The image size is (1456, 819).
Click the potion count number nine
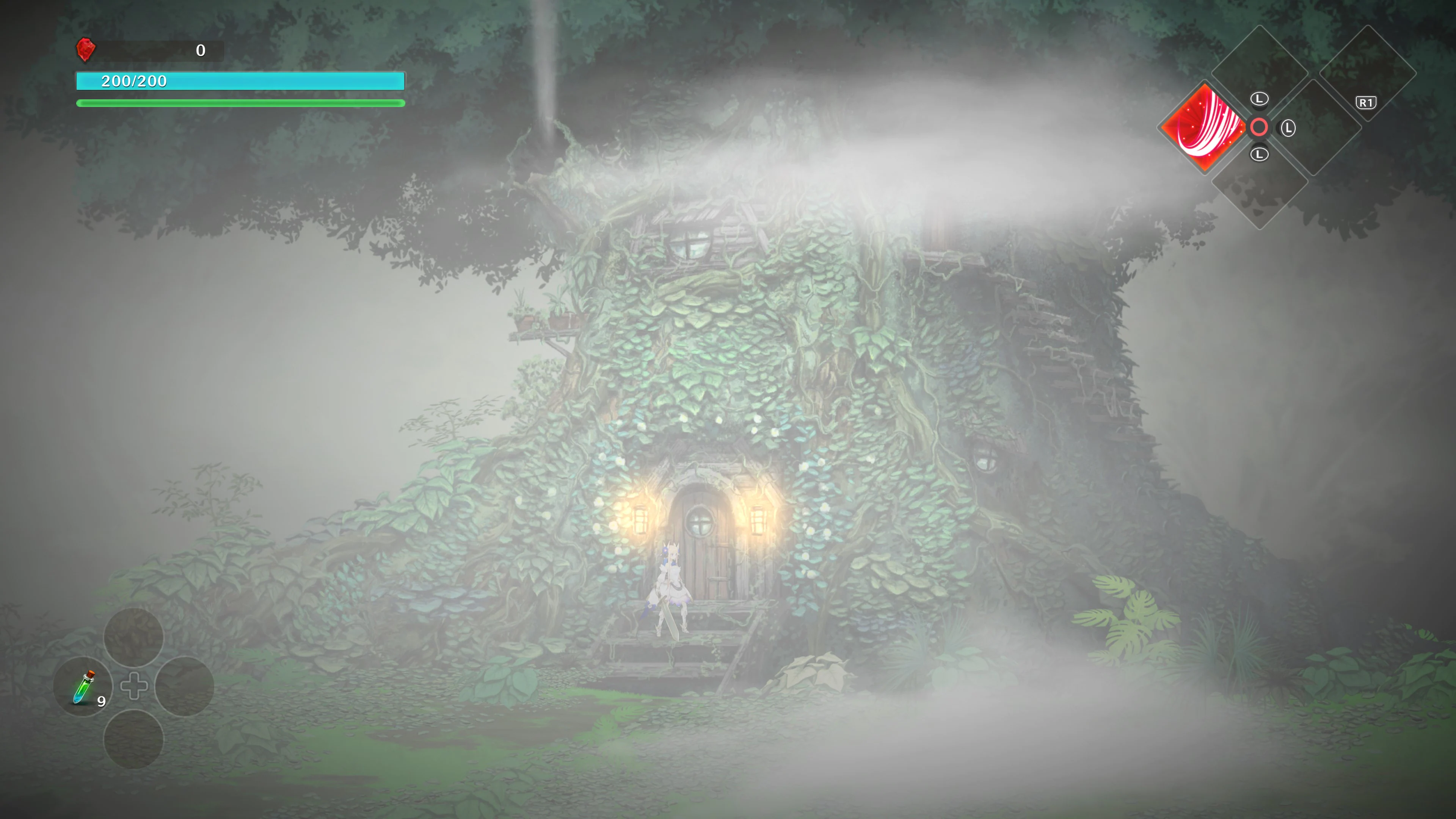102,703
